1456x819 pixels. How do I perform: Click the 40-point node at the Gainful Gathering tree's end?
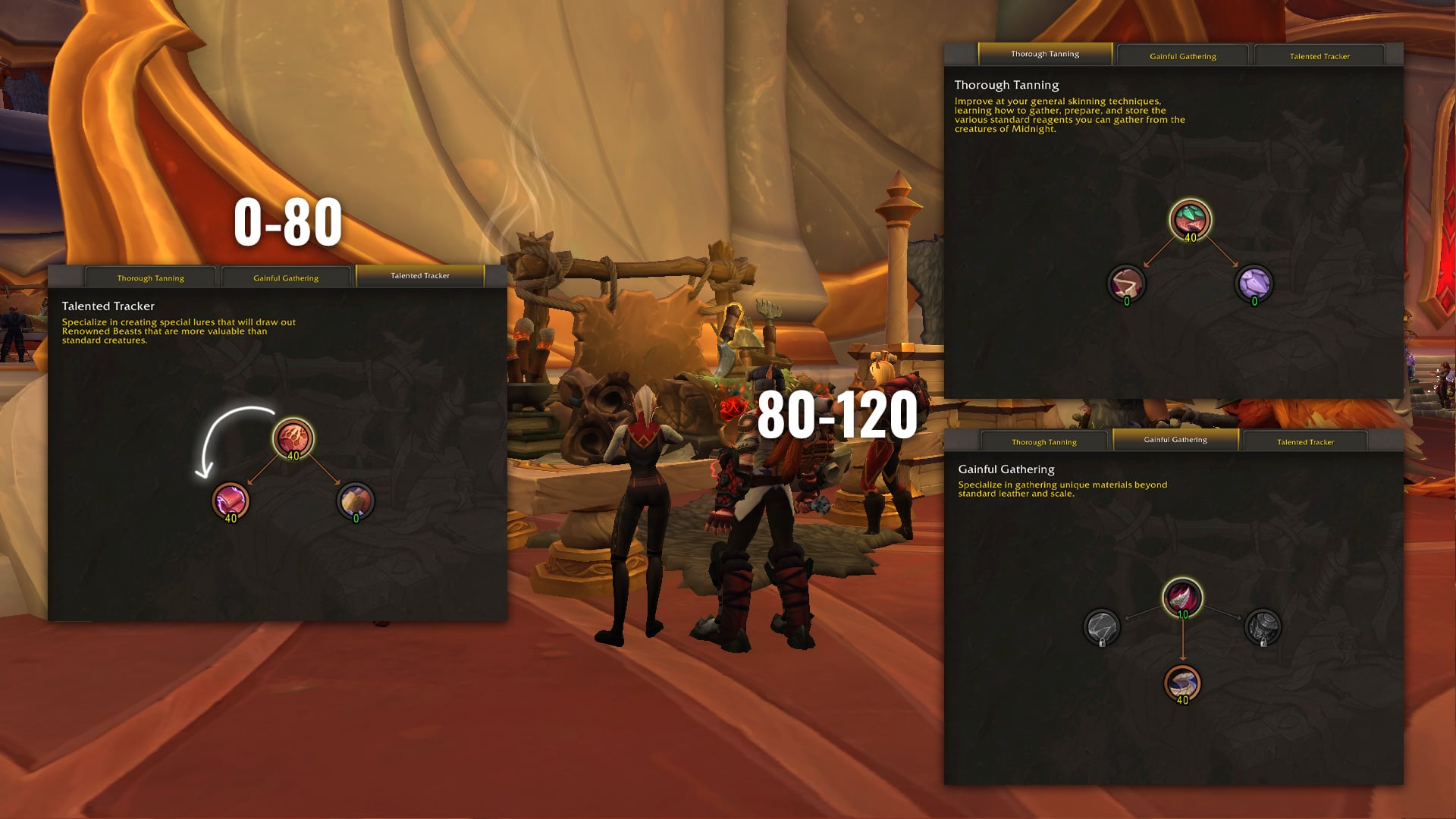1182,682
